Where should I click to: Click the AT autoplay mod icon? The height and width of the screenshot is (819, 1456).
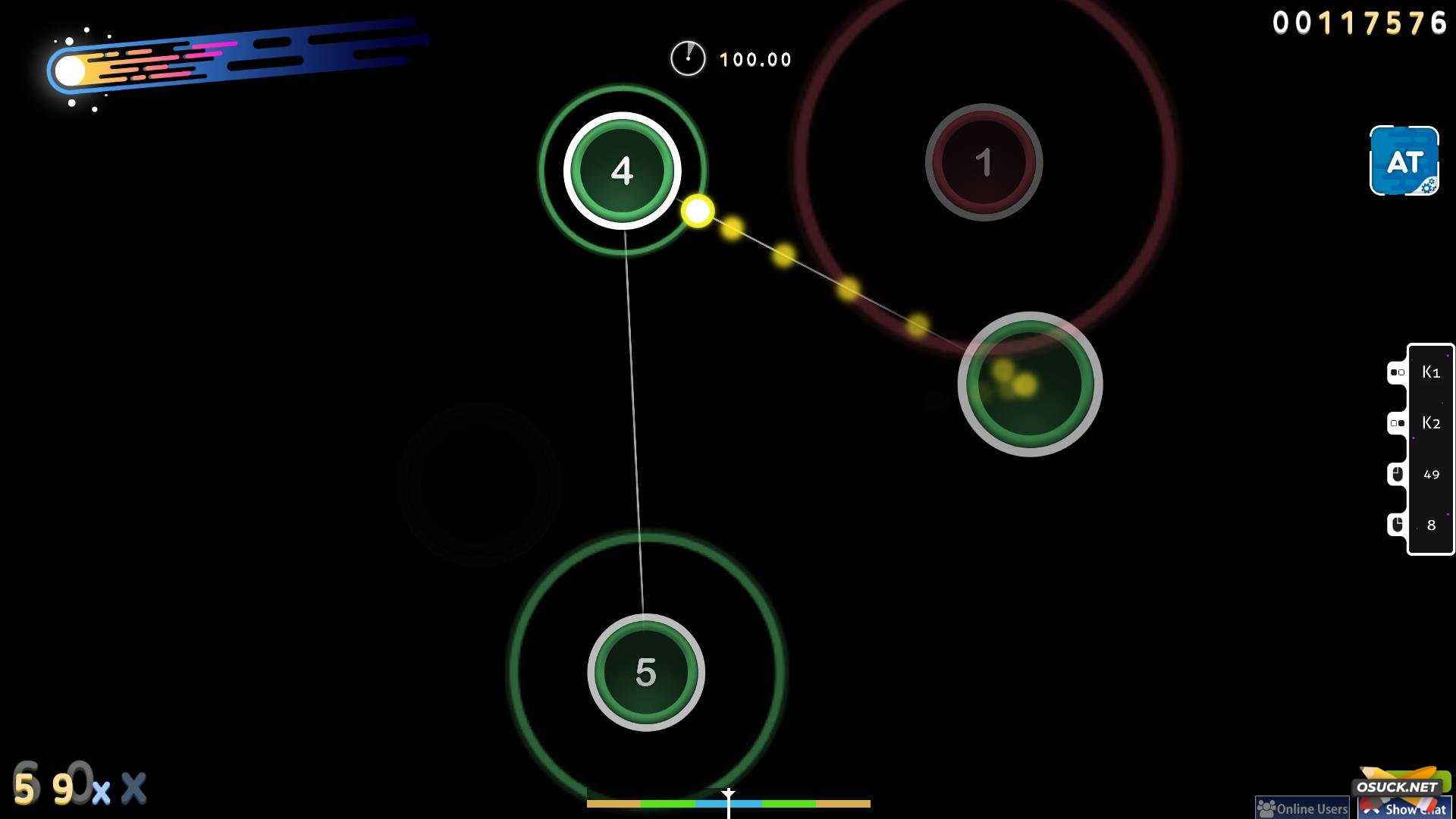point(1403,162)
